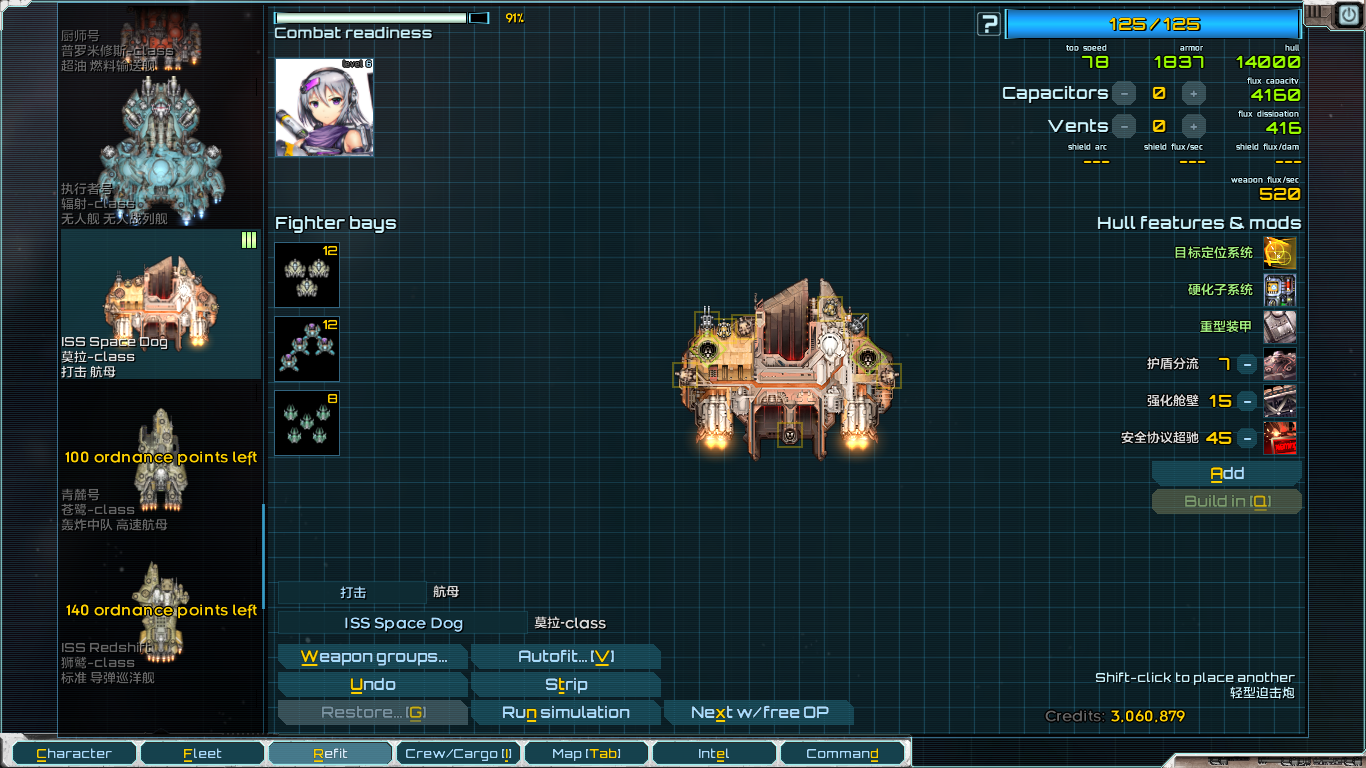
Task: Click the 强化舱壁 hullmod icon
Action: [x=1281, y=401]
